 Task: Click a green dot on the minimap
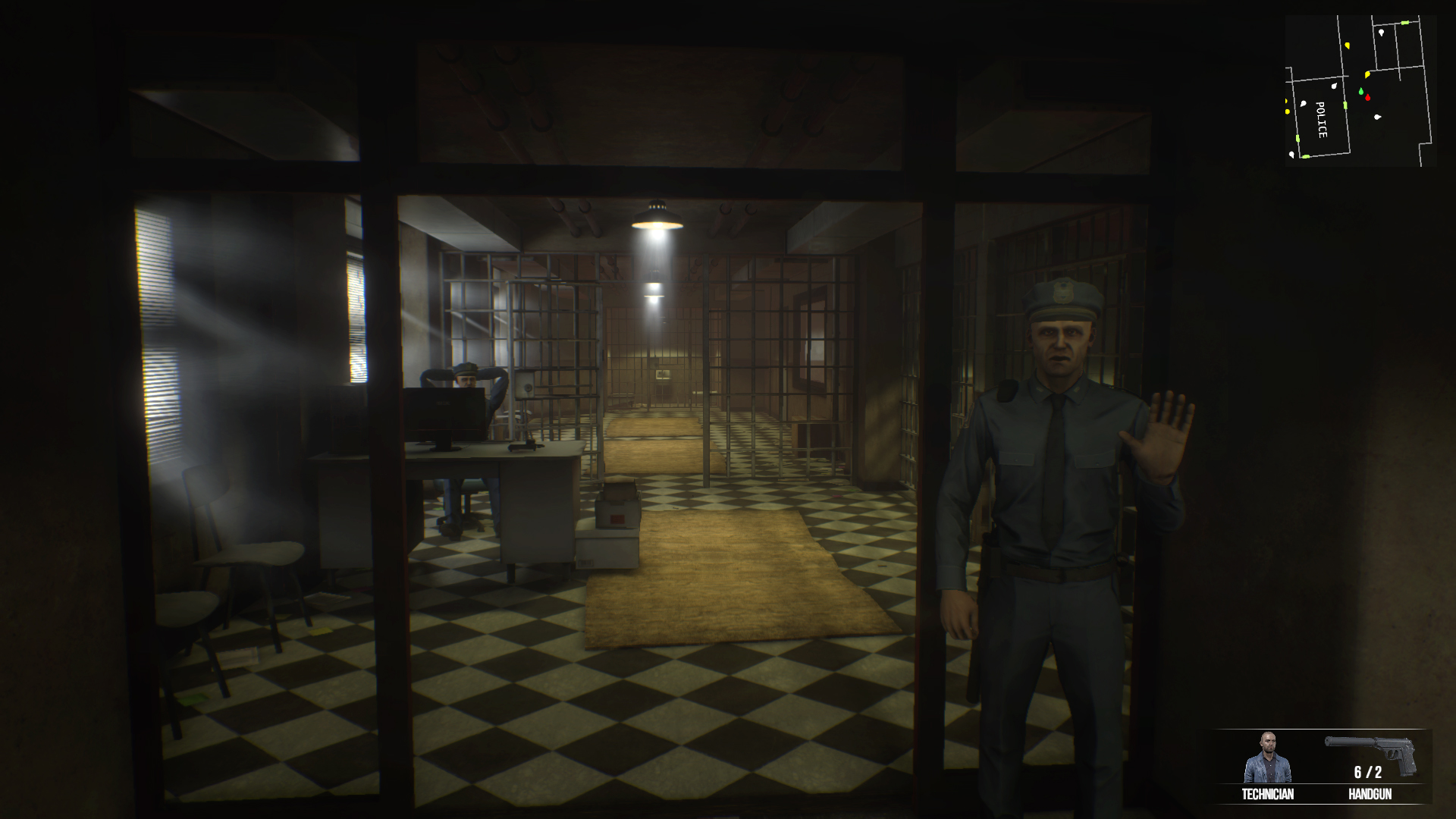point(1361,91)
